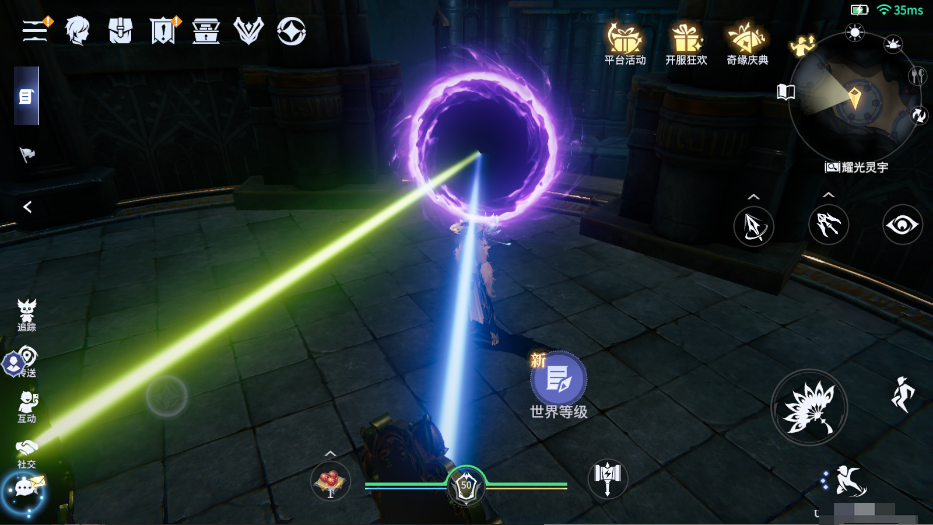The width and height of the screenshot is (933, 525).
Task: Tap the running figure sprint button
Action: pos(902,395)
